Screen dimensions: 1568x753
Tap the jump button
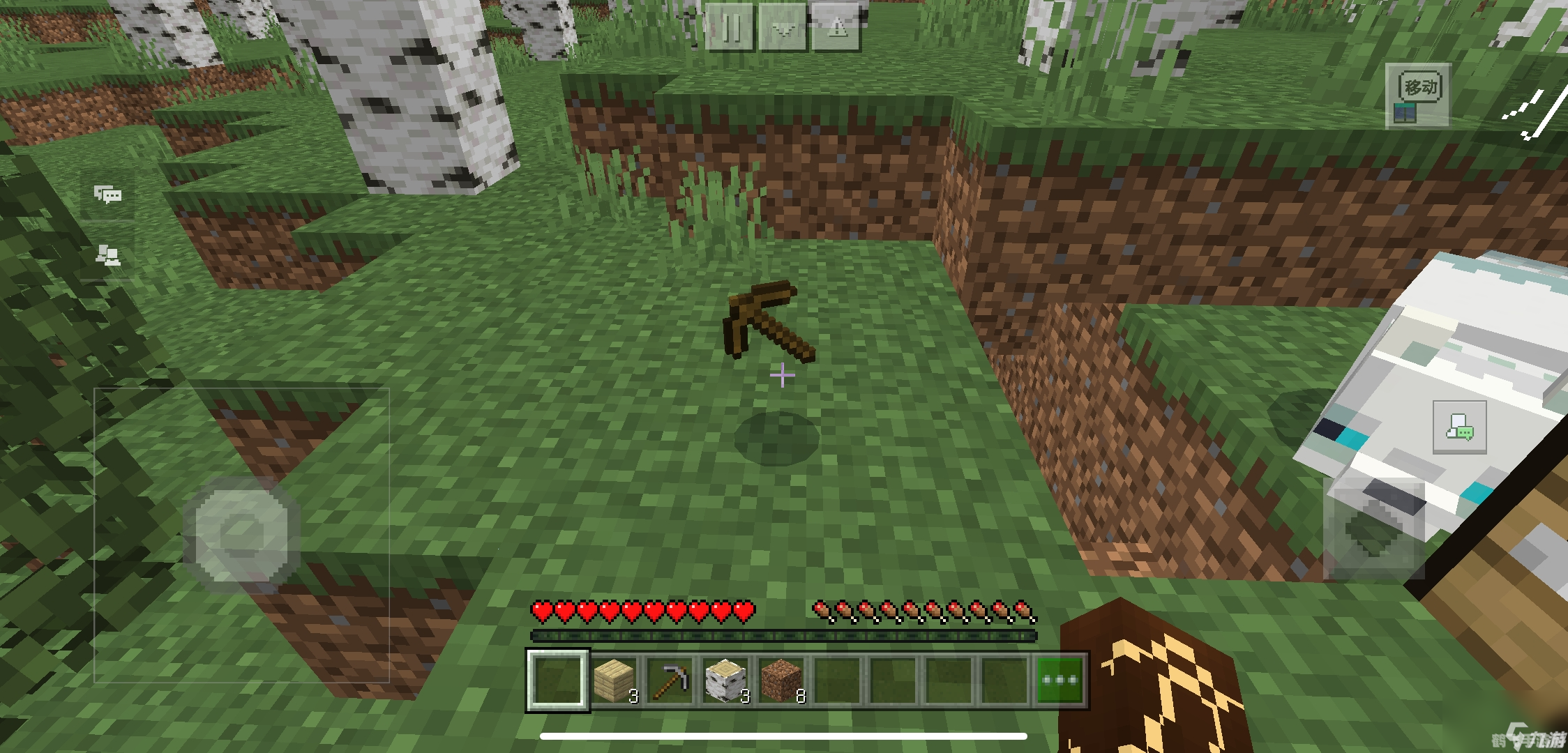pos(1373,530)
